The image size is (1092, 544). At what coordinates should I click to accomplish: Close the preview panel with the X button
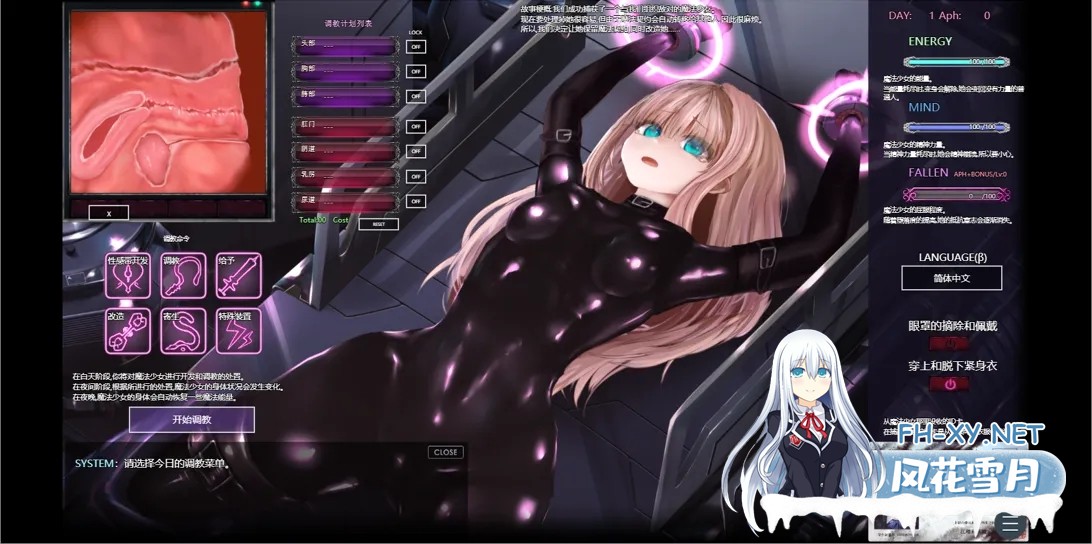(x=108, y=213)
